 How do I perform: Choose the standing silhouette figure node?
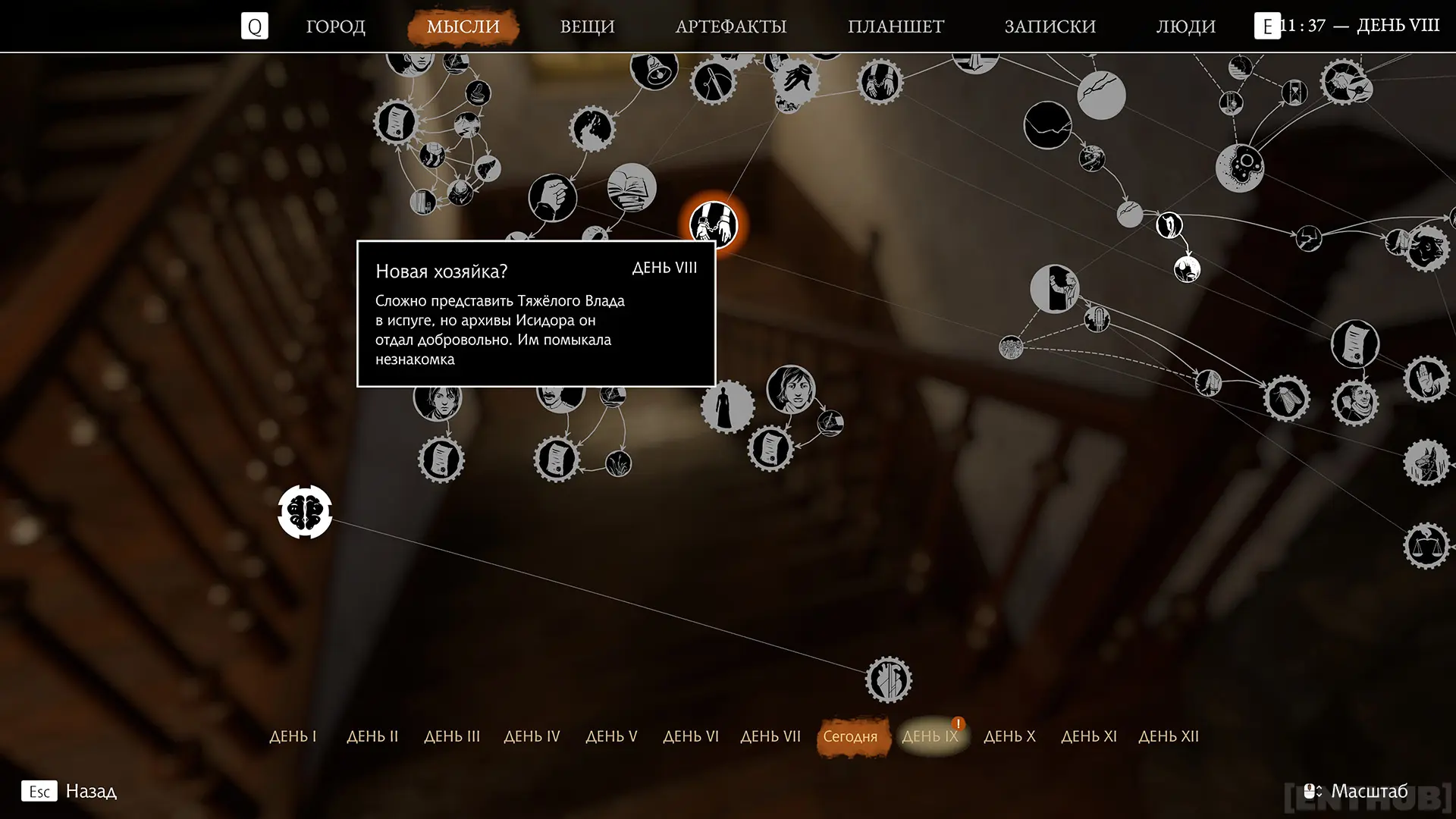tap(727, 406)
